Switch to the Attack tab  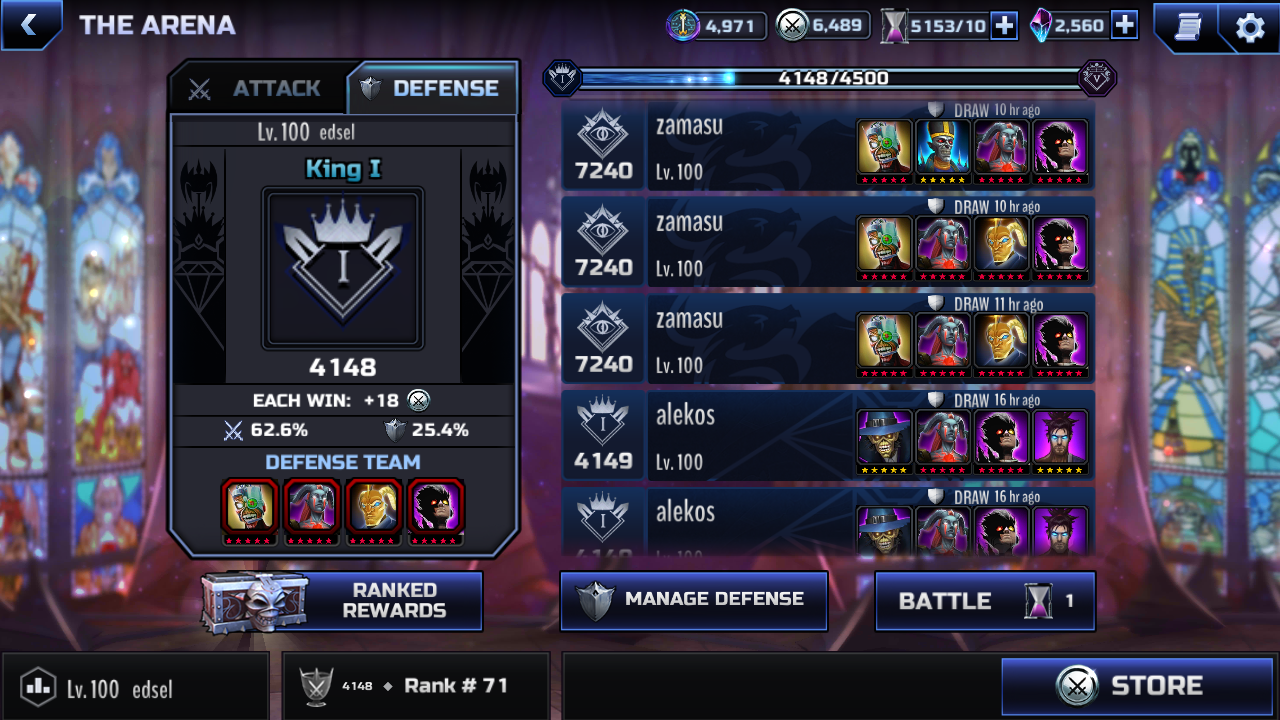click(x=258, y=89)
